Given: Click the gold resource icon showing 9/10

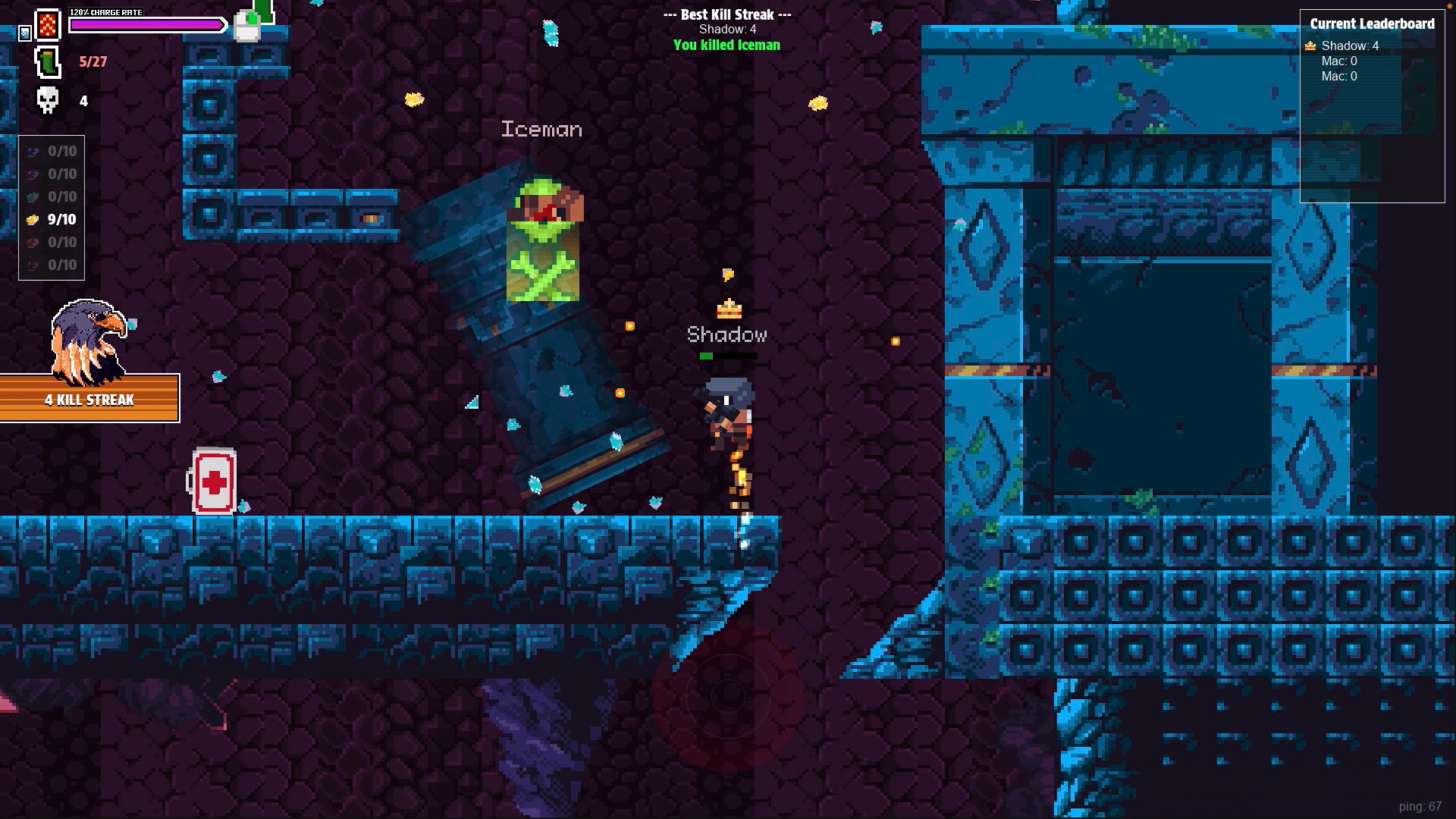Looking at the screenshot, I should click(32, 219).
